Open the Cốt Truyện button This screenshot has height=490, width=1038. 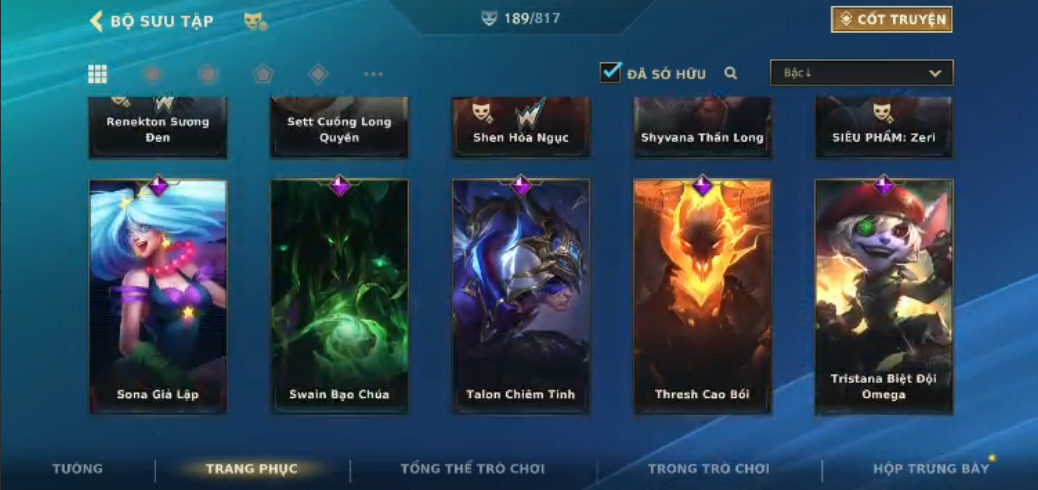pyautogui.click(x=891, y=20)
